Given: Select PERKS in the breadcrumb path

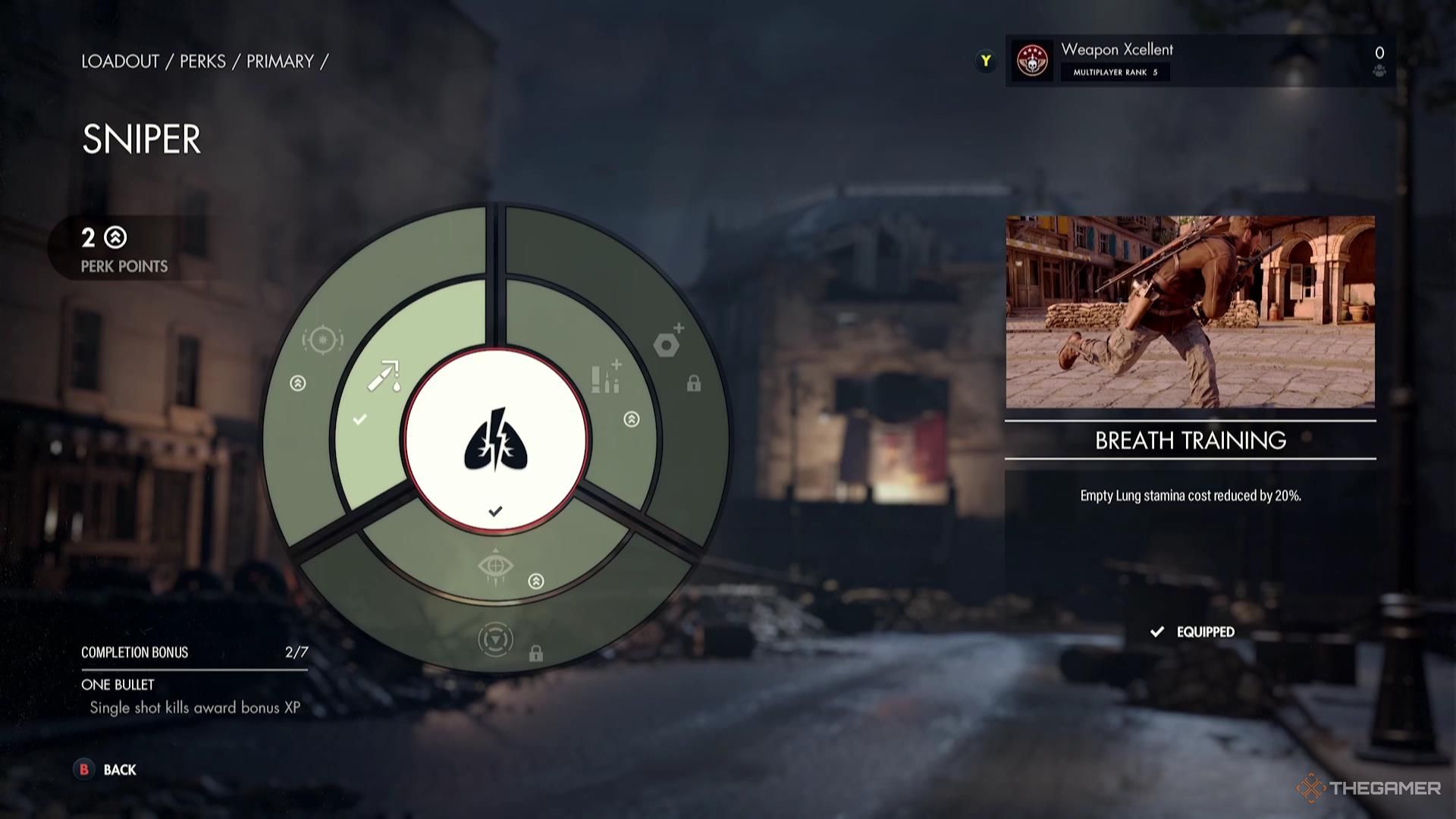Looking at the screenshot, I should 202,61.
